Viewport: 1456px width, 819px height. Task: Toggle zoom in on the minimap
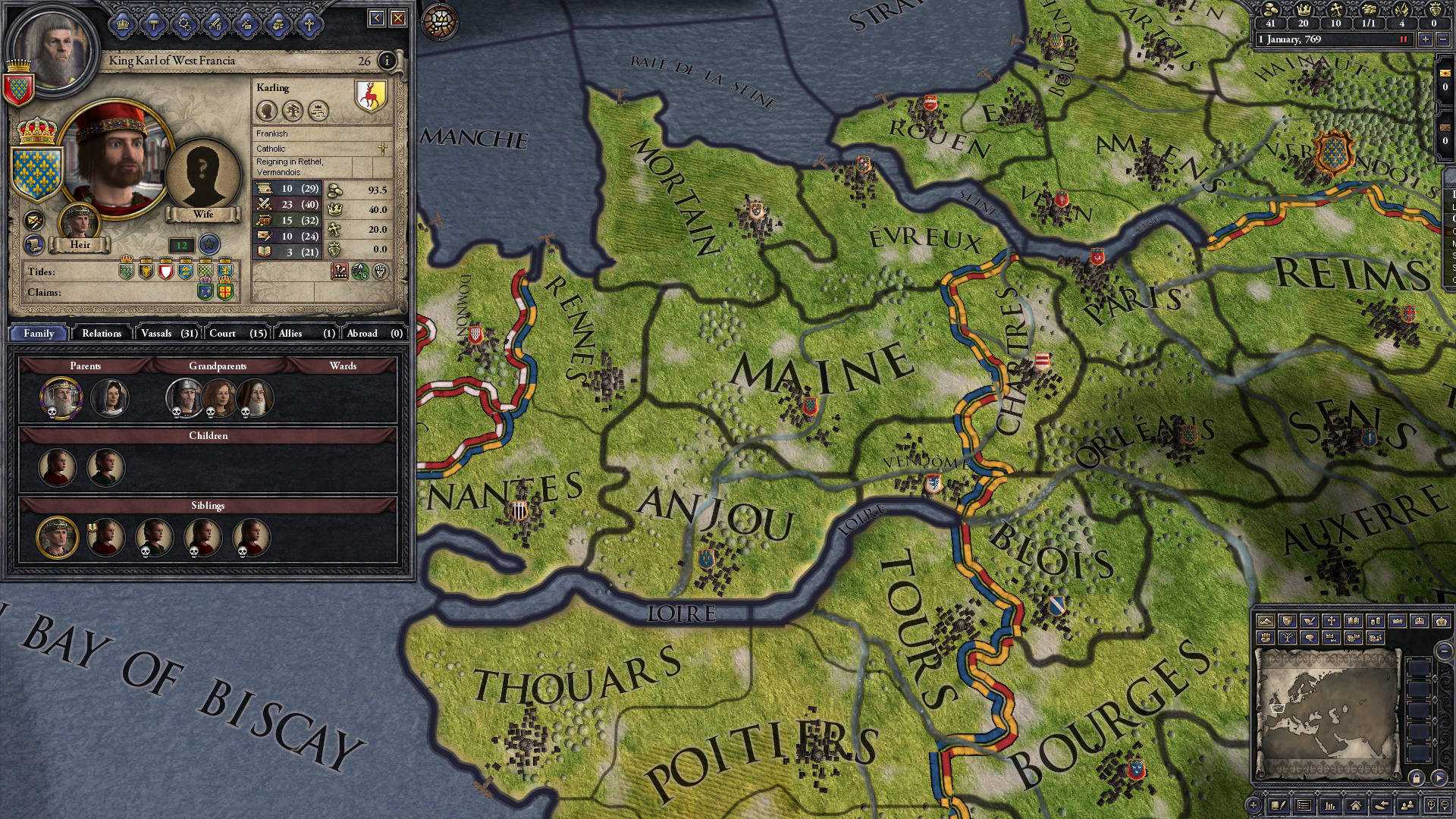tap(1432, 805)
